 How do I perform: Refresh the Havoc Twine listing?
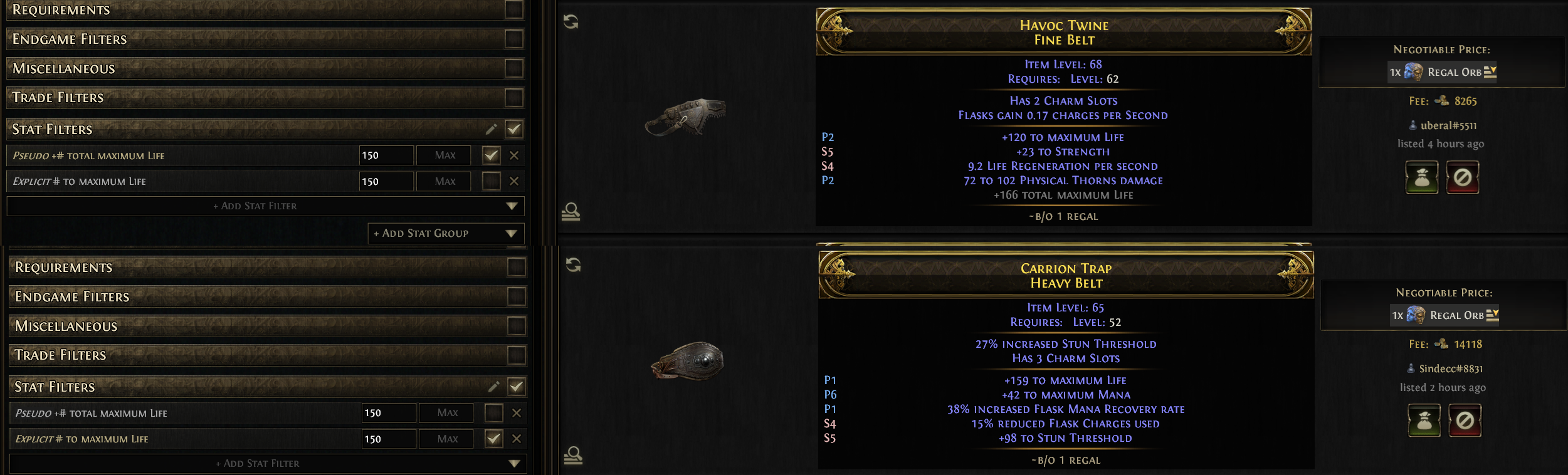pyautogui.click(x=571, y=22)
